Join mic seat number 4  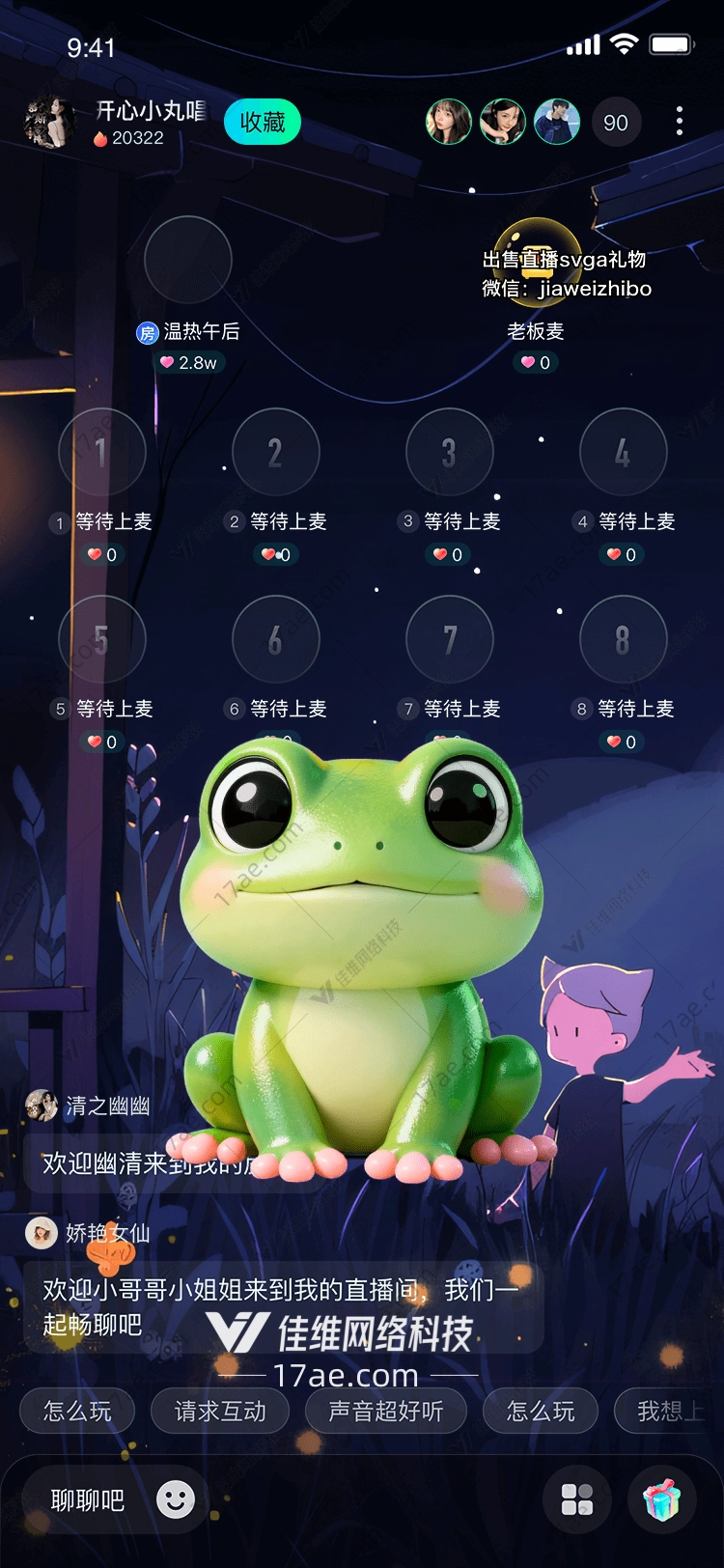click(623, 452)
